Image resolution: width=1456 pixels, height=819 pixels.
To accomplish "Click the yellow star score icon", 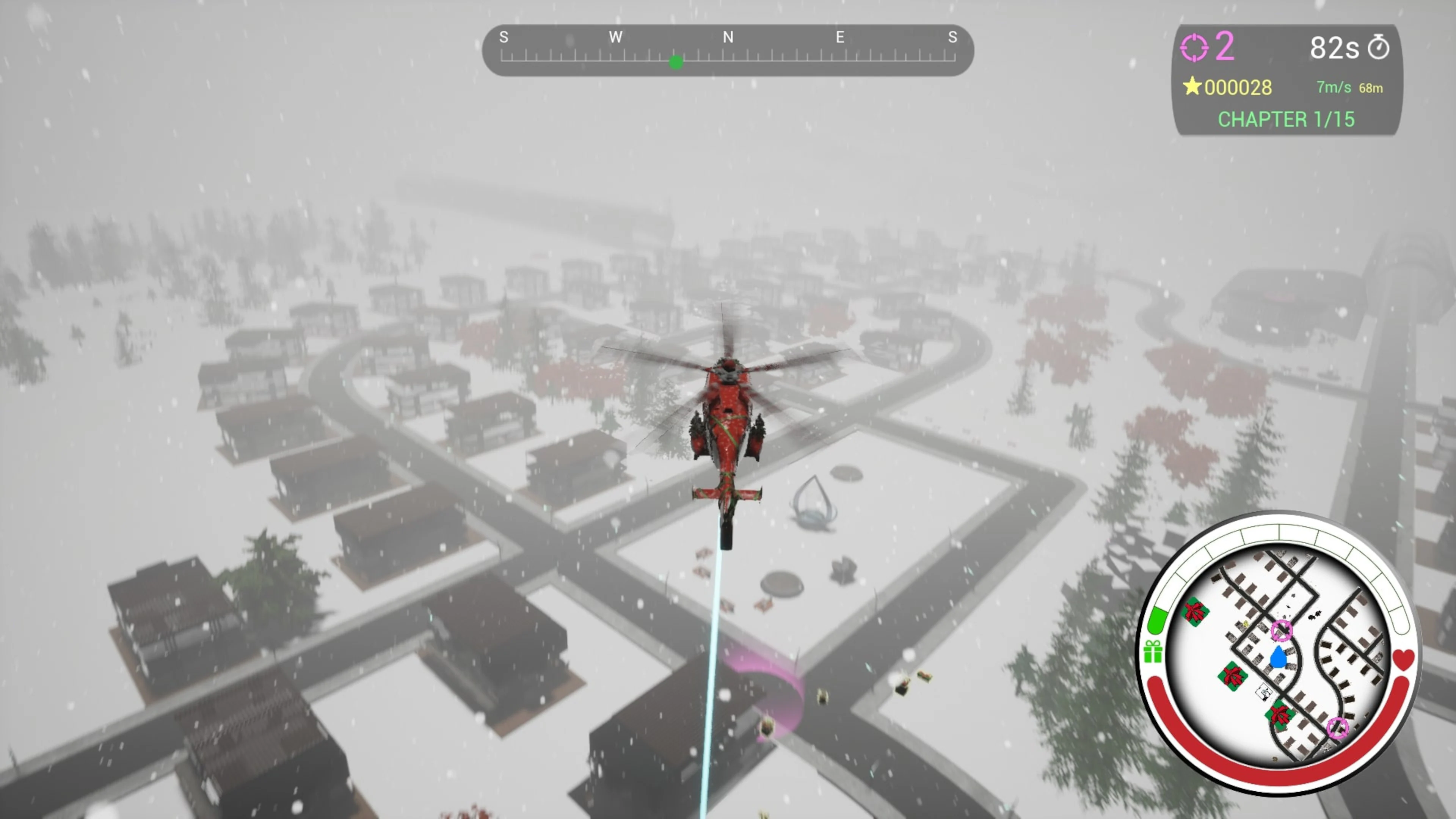I will (1192, 87).
